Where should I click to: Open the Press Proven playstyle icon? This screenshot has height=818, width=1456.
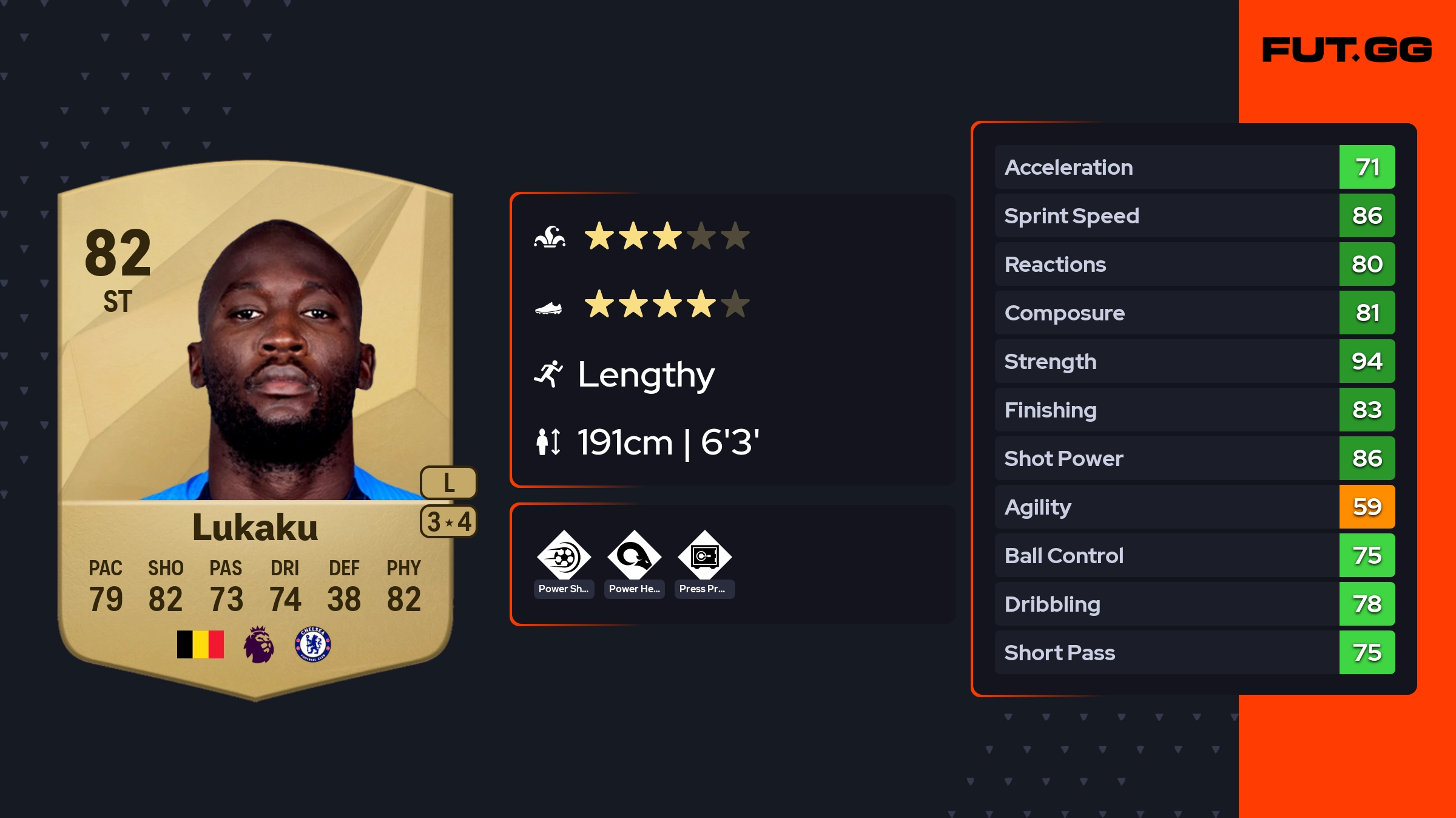[704, 556]
